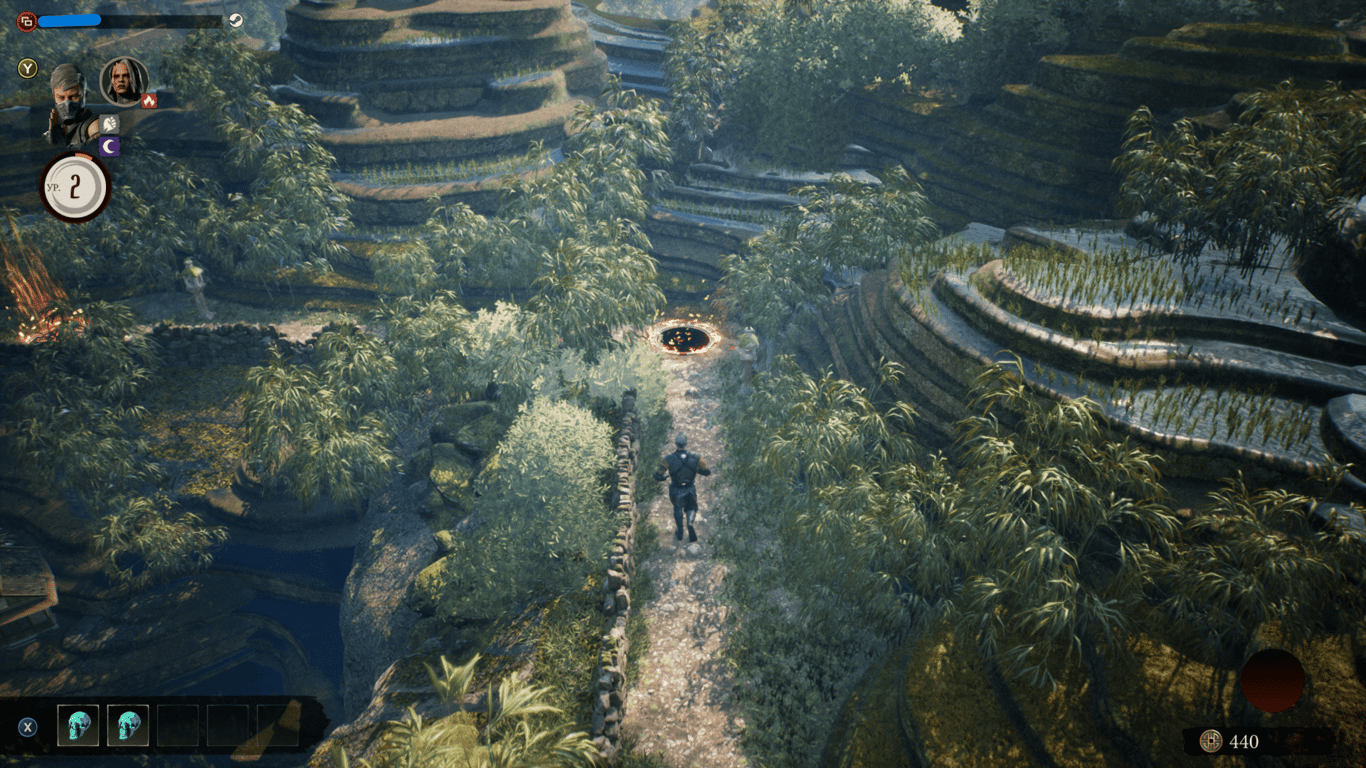Choose the white-haired partner portrait
This screenshot has width=1366, height=768.
coord(124,81)
